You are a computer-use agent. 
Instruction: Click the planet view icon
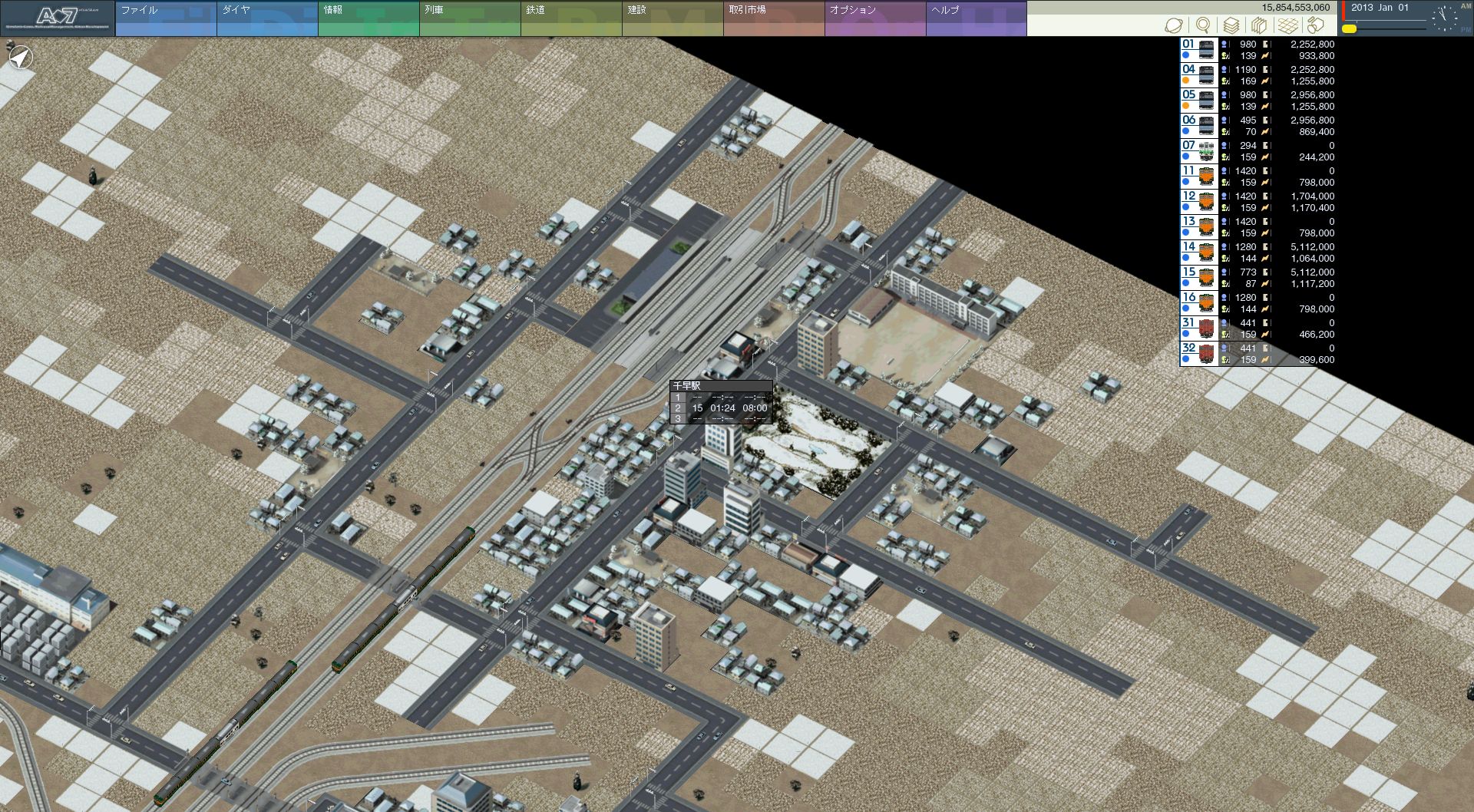point(1174,25)
